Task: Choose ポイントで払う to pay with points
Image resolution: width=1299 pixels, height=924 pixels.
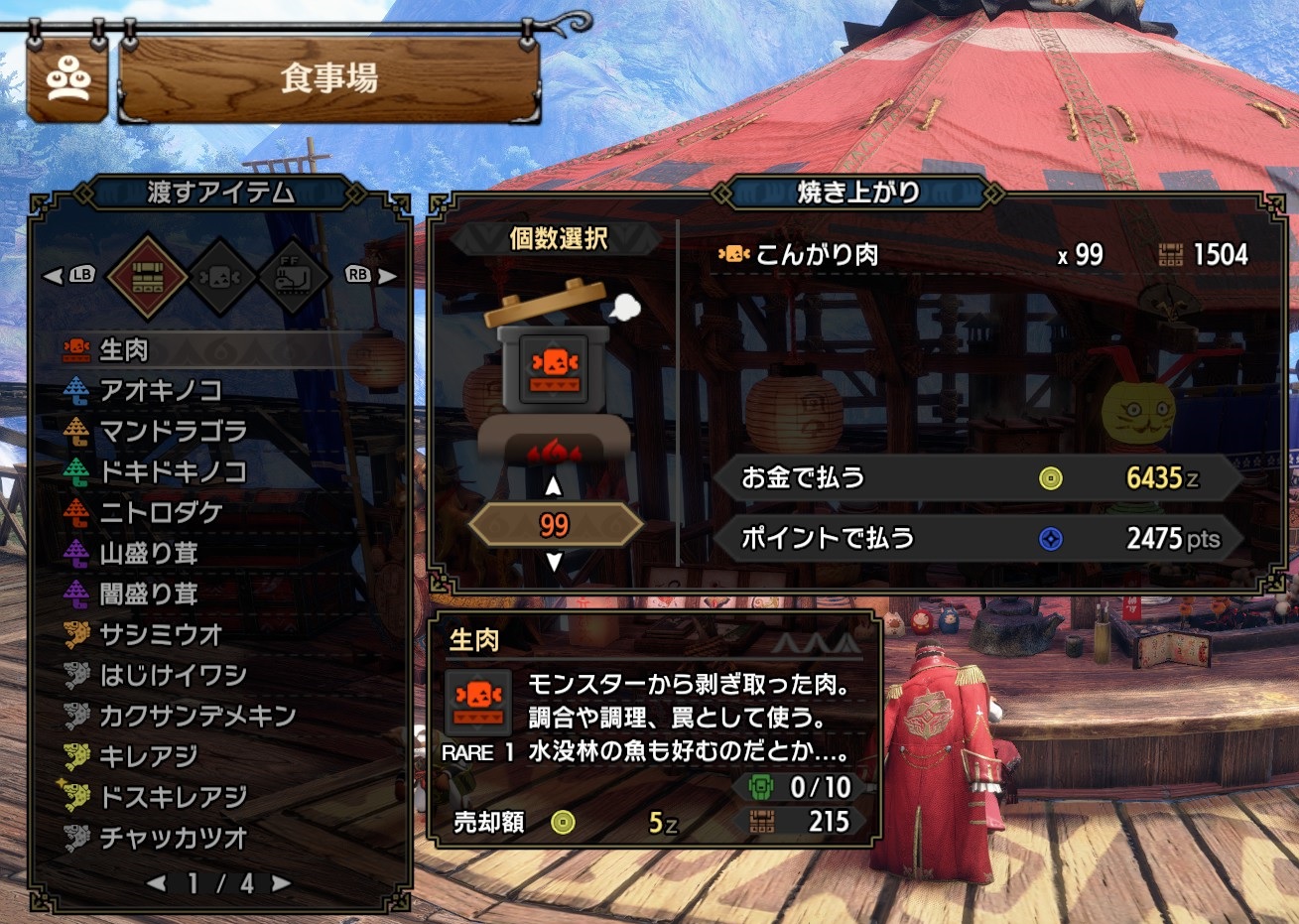Action: click(976, 539)
